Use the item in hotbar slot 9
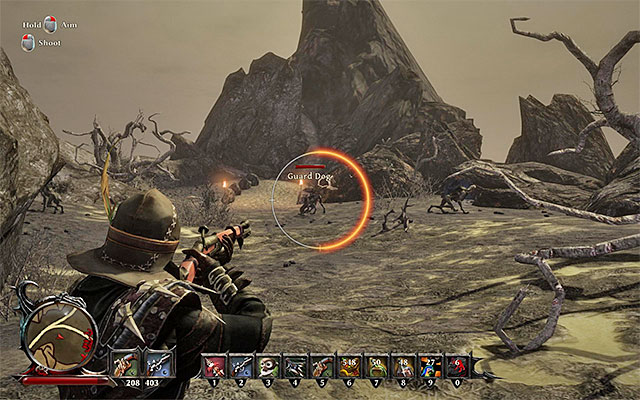 point(430,366)
